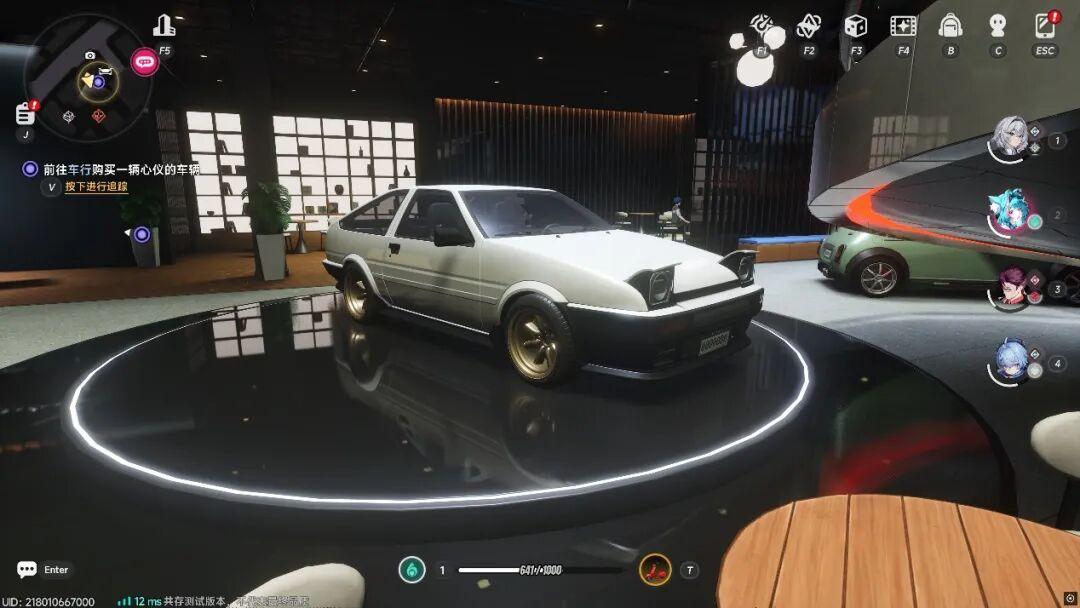The height and width of the screenshot is (608, 1080).
Task: Open the quest log clipboard icon
Action: pos(25,113)
